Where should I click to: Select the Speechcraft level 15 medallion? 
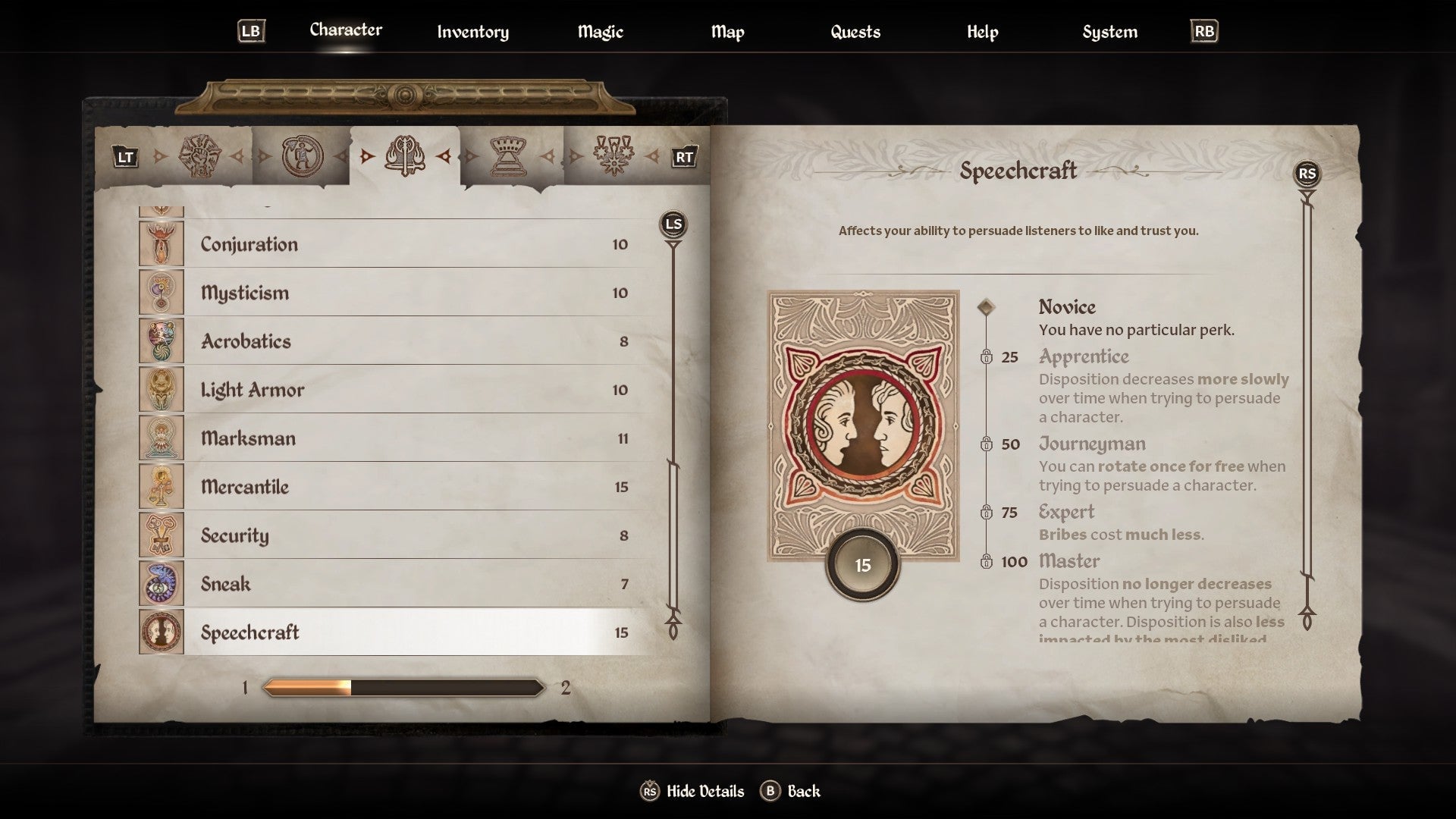pyautogui.click(x=864, y=564)
